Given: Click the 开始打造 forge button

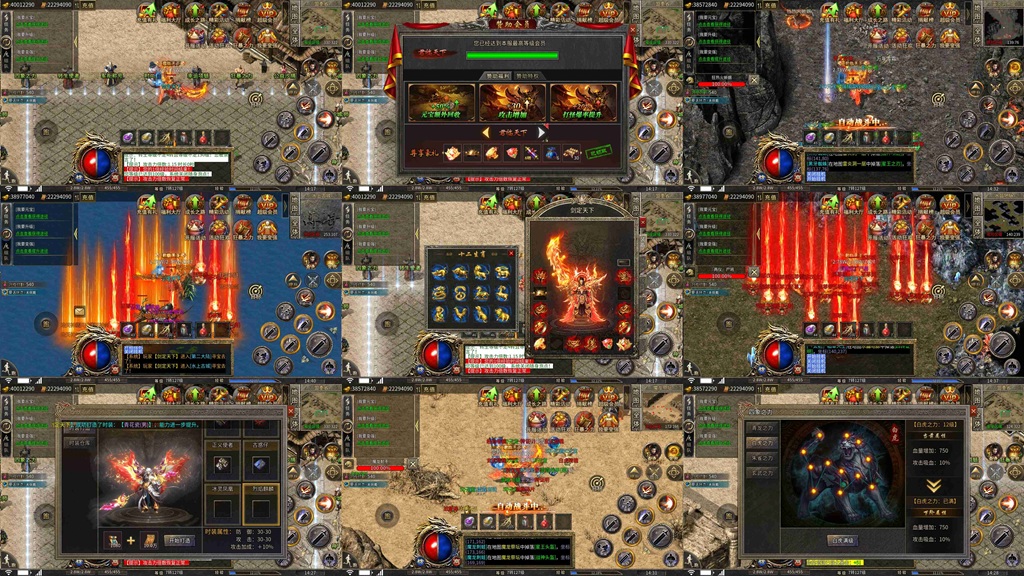Looking at the screenshot, I should tap(179, 541).
